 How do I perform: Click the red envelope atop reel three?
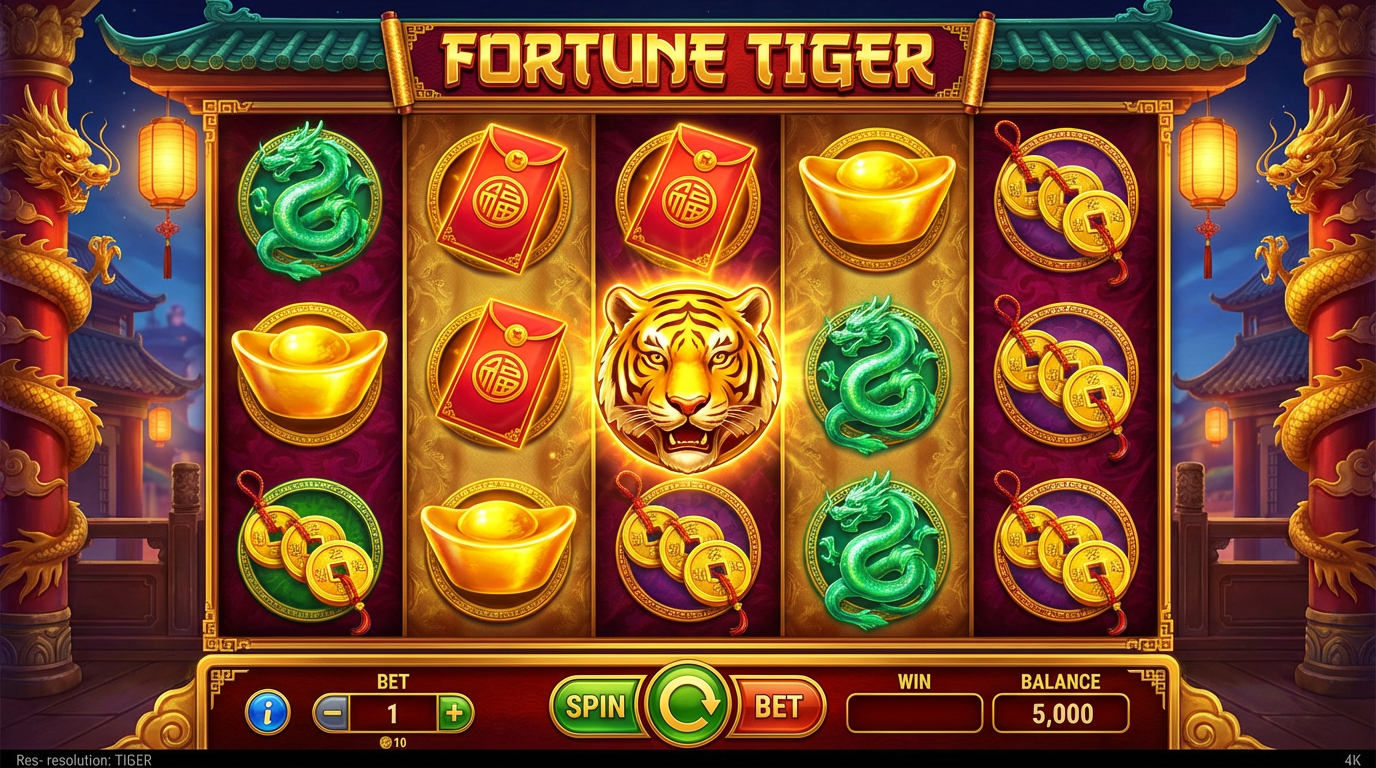[686, 195]
